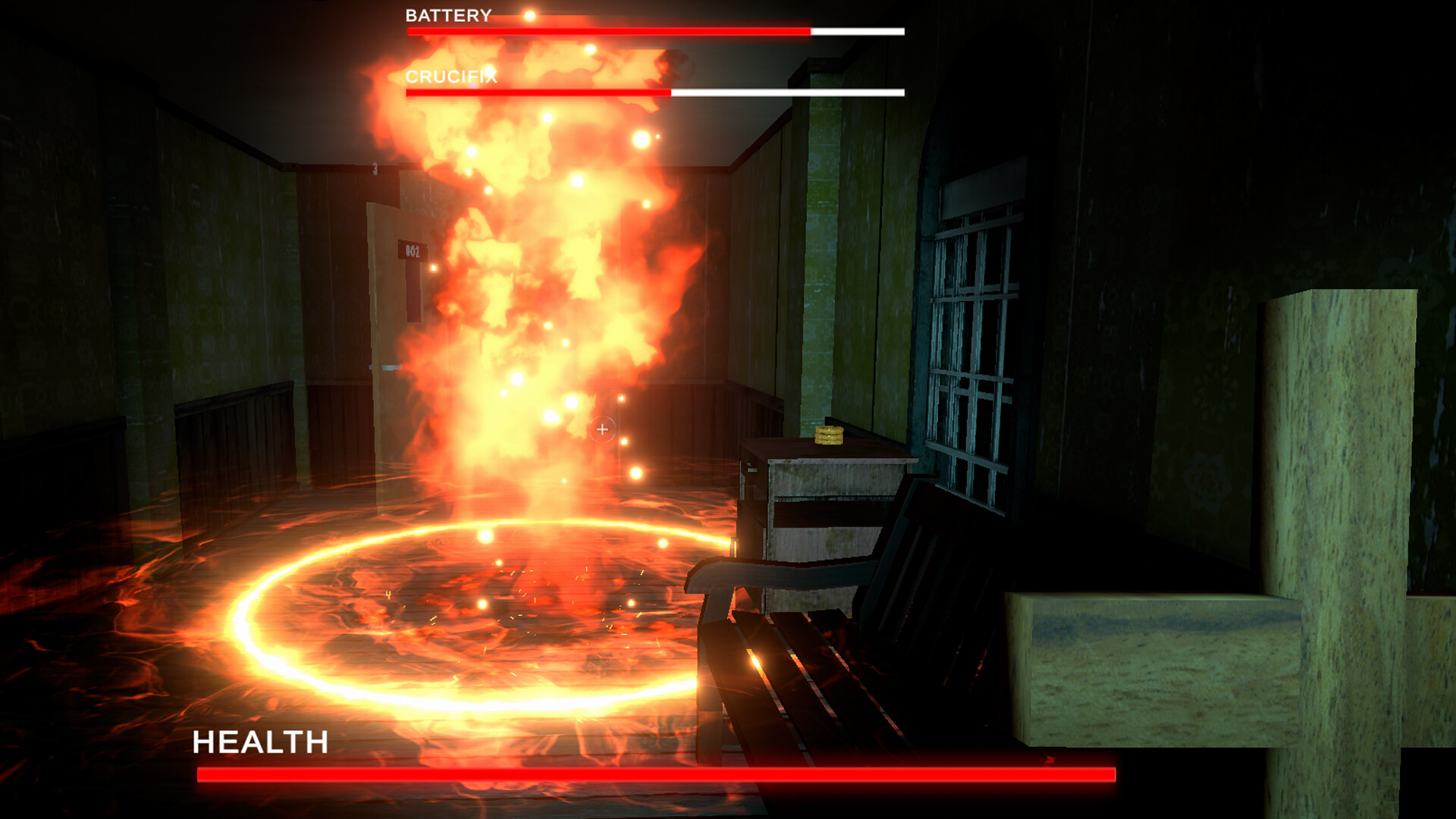Click the crosshair reticle in the fire
This screenshot has width=1456, height=819.
coord(601,428)
